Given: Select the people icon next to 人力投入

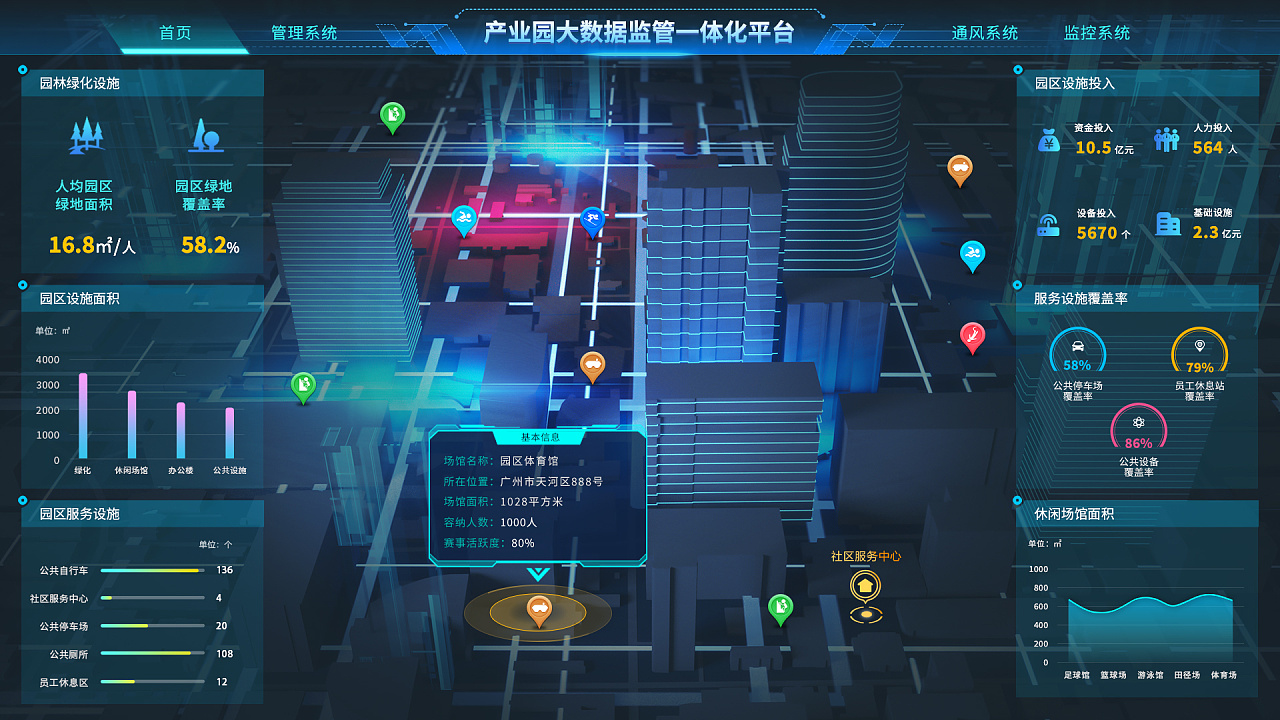Looking at the screenshot, I should [x=1166, y=138].
